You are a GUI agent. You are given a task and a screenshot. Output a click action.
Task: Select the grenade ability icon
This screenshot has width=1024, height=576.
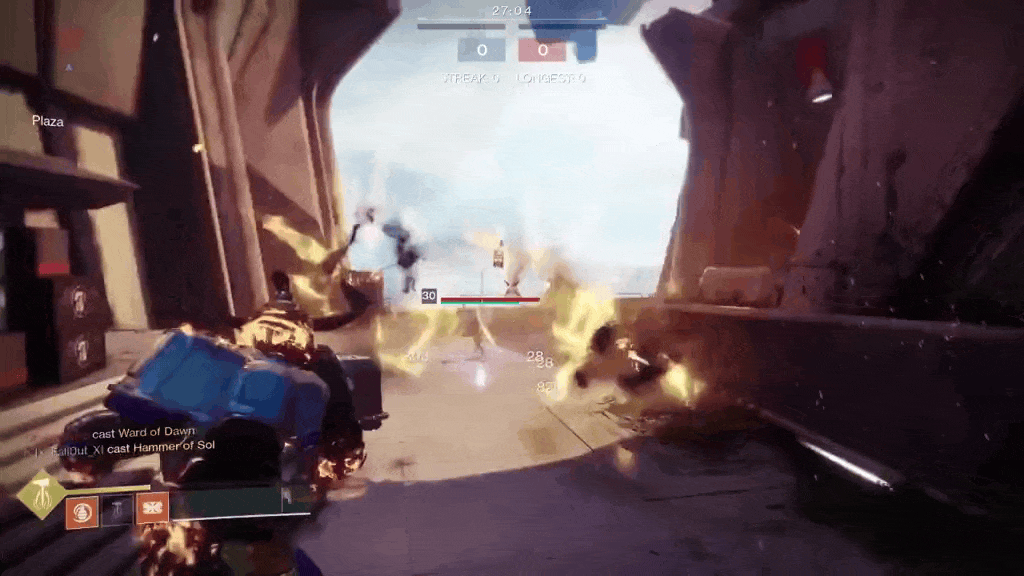82,510
